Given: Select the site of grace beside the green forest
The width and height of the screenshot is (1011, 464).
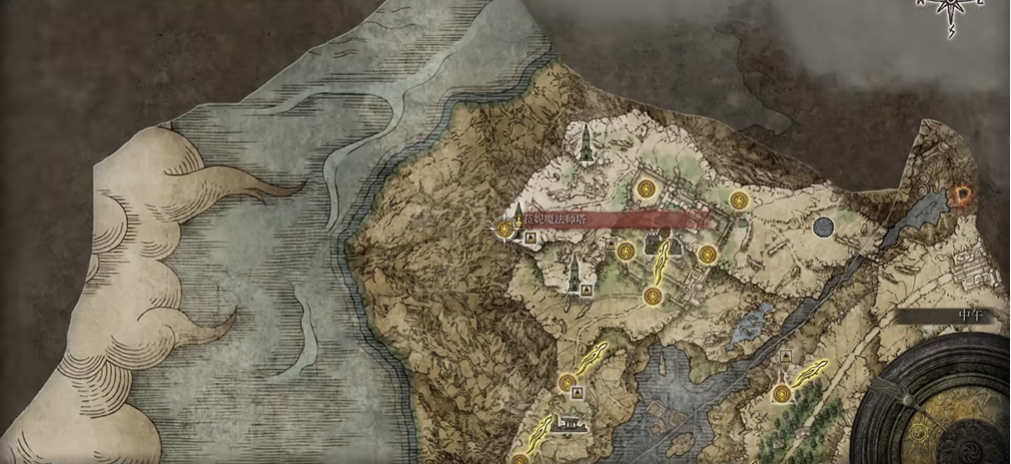Looking at the screenshot, I should pyautogui.click(x=780, y=395).
